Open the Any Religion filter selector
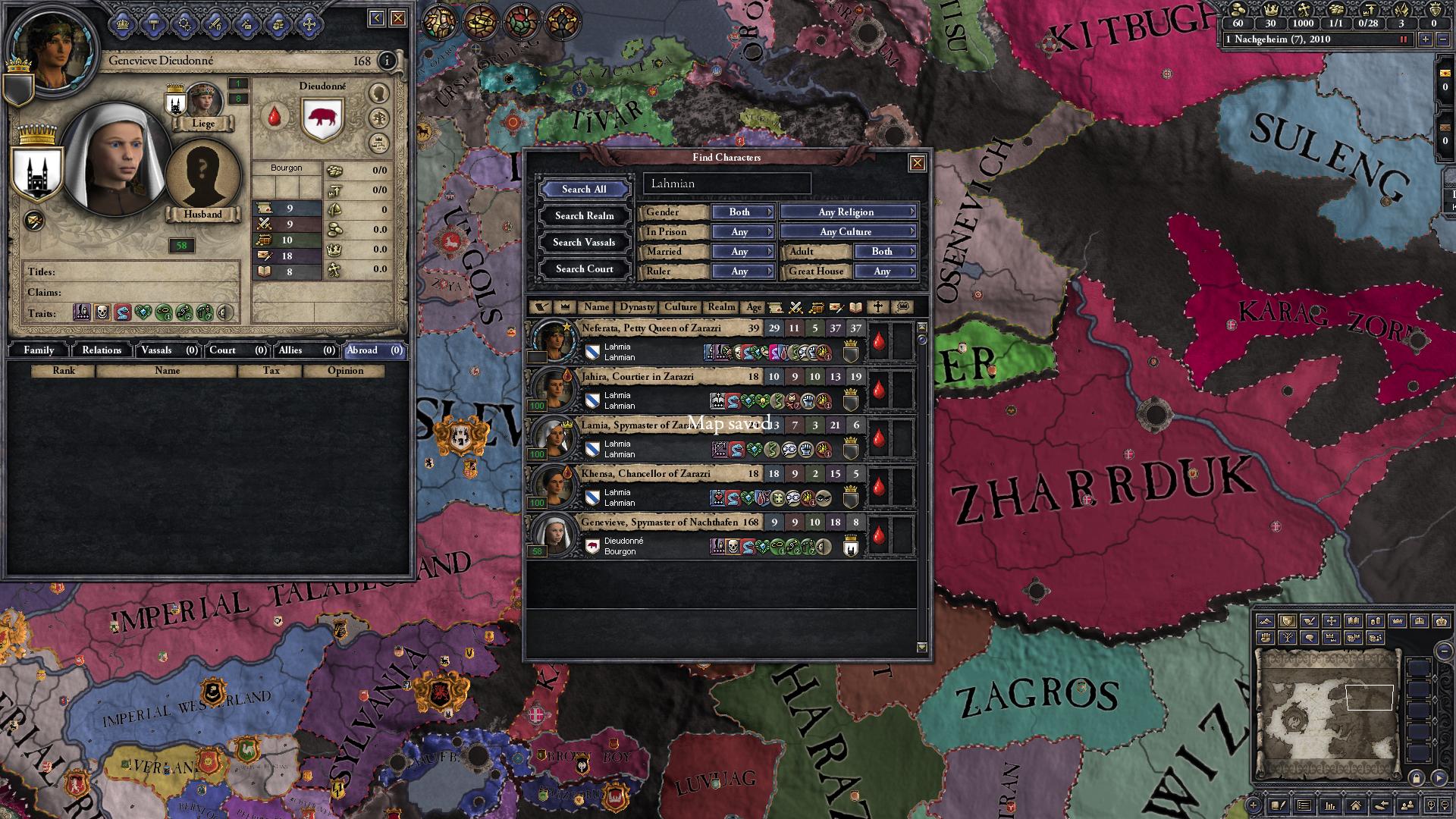This screenshot has height=819, width=1456. coord(846,212)
